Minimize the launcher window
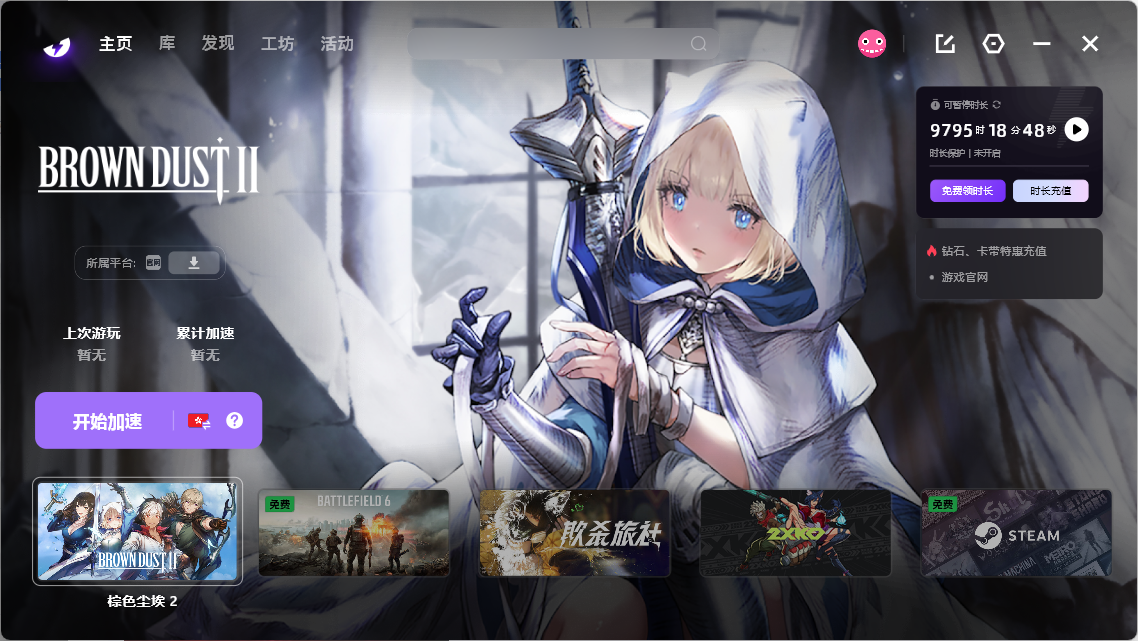The height and width of the screenshot is (641, 1138). [1042, 44]
